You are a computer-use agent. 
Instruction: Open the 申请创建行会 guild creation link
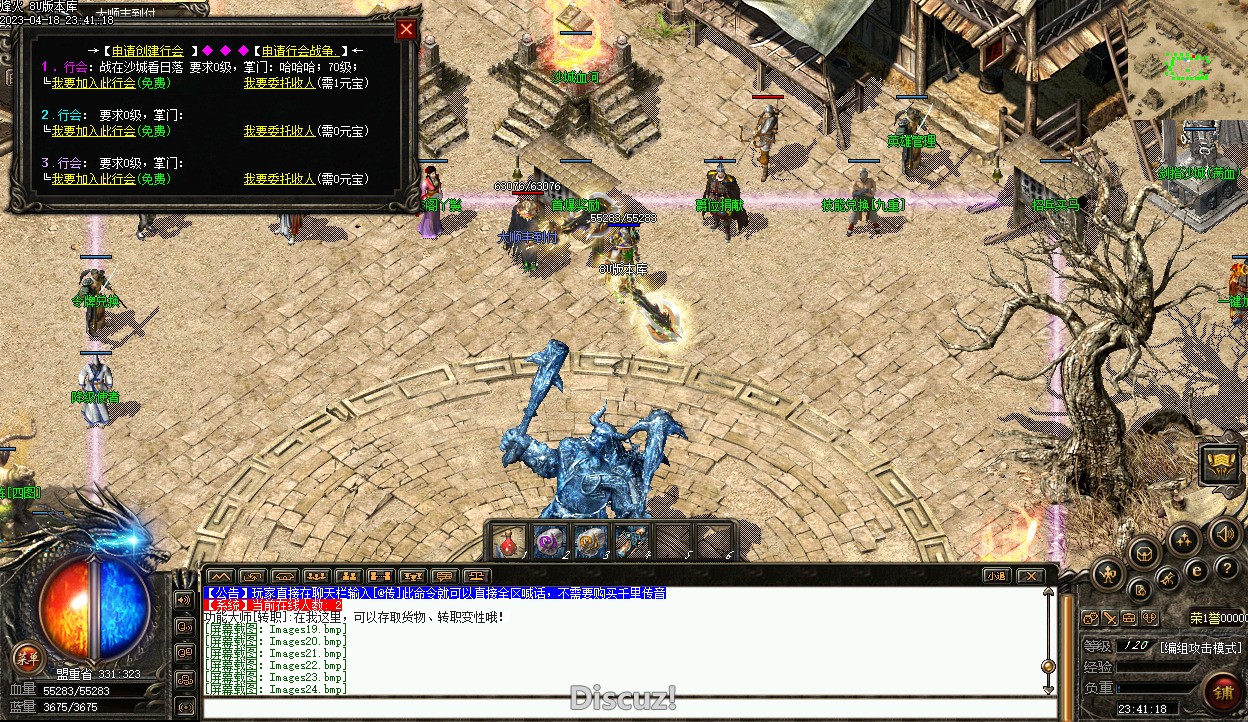pos(148,50)
